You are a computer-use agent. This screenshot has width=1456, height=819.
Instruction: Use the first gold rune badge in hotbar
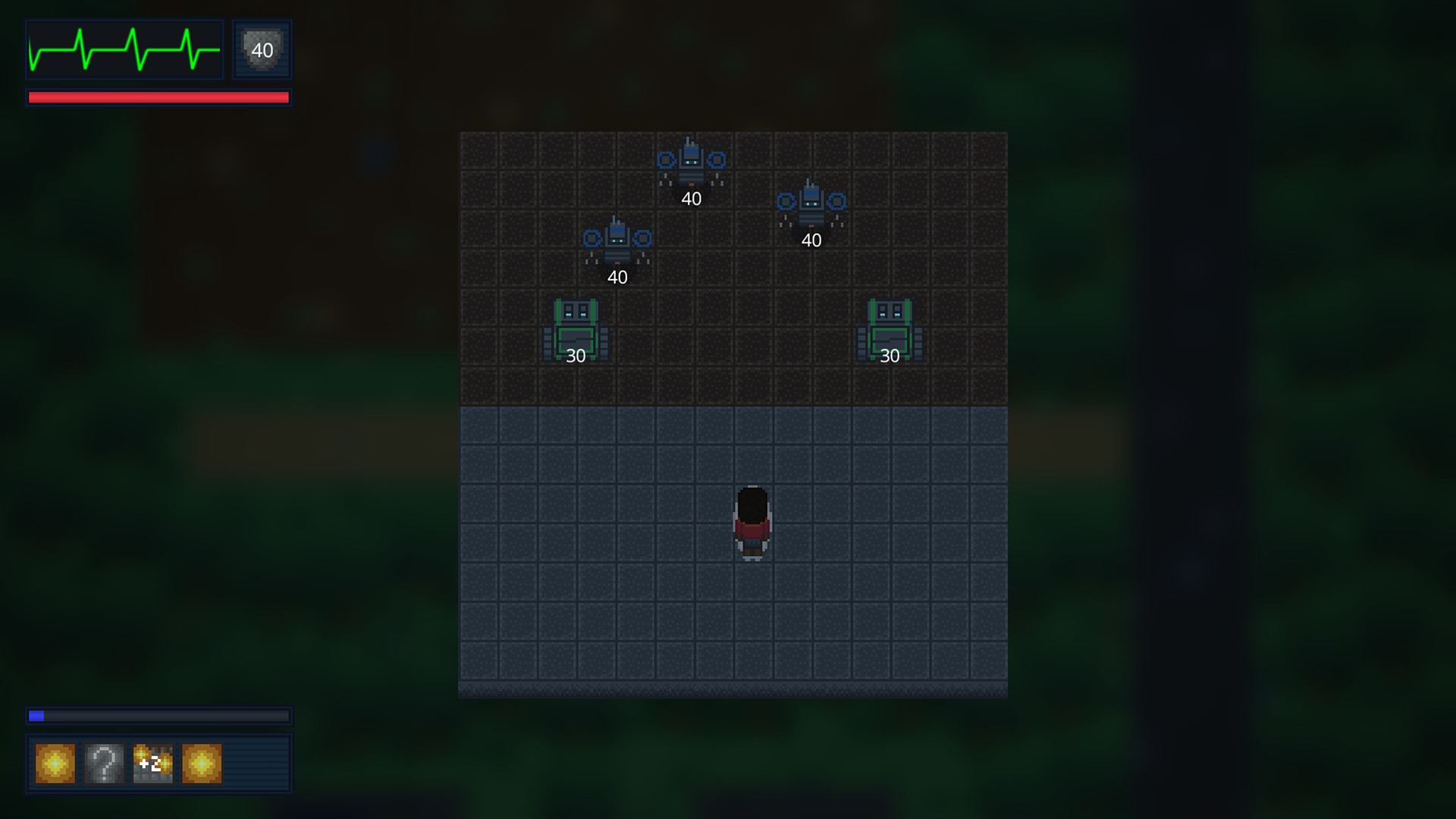click(x=54, y=763)
